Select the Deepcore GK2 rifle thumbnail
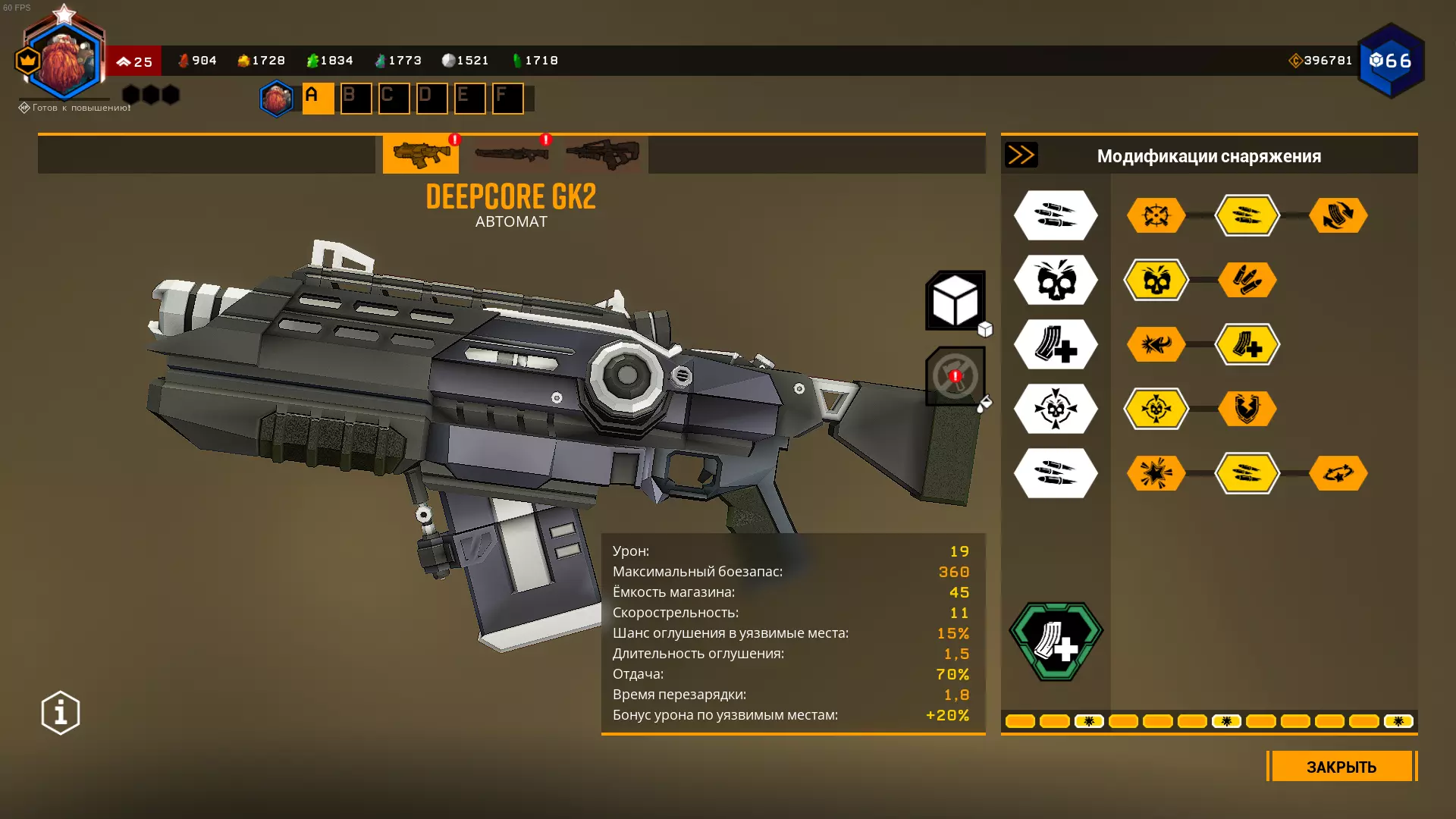Screen dimensions: 1456x819 421,155
